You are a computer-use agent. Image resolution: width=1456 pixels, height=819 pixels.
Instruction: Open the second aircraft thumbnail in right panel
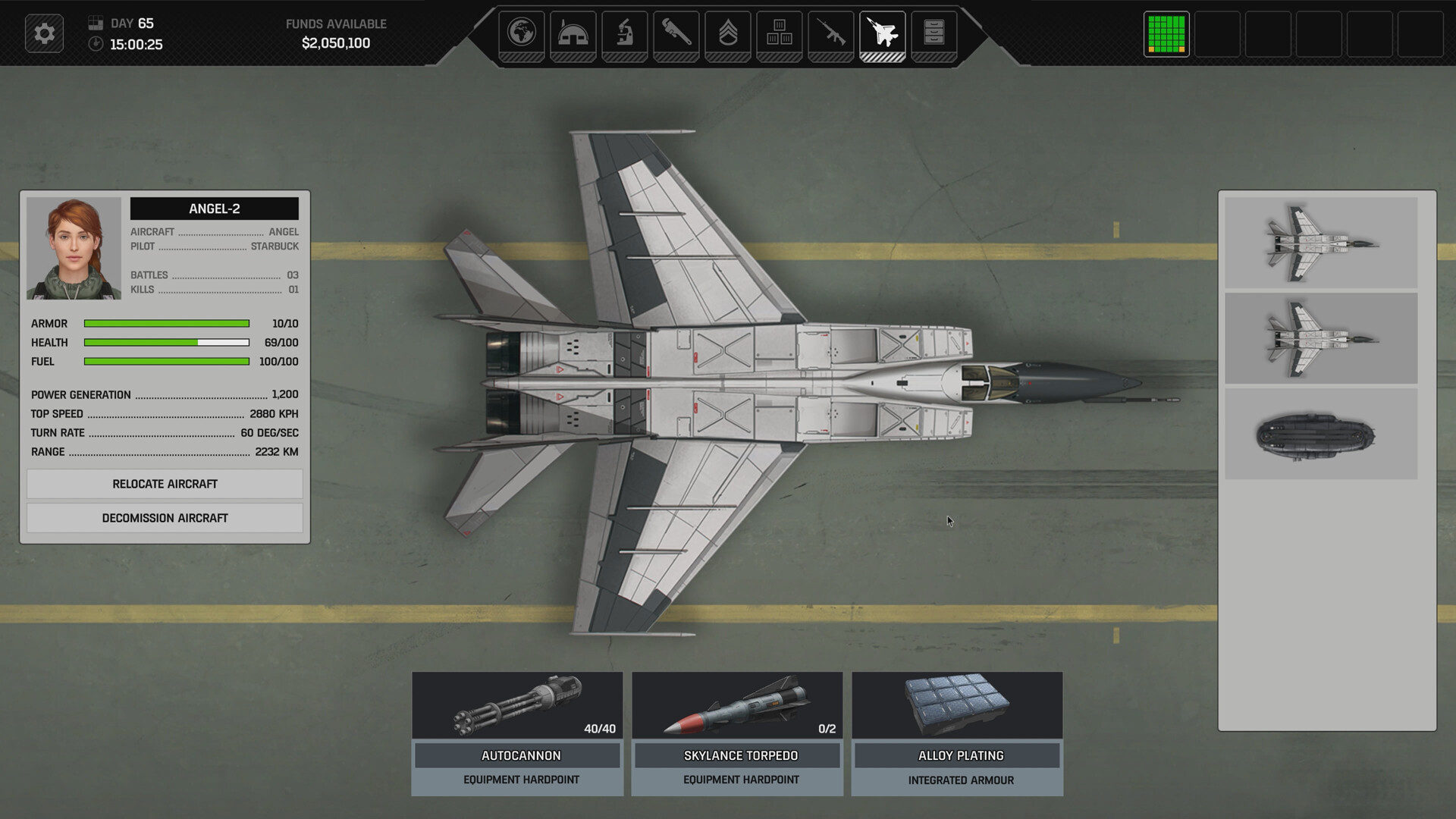pyautogui.click(x=1321, y=338)
